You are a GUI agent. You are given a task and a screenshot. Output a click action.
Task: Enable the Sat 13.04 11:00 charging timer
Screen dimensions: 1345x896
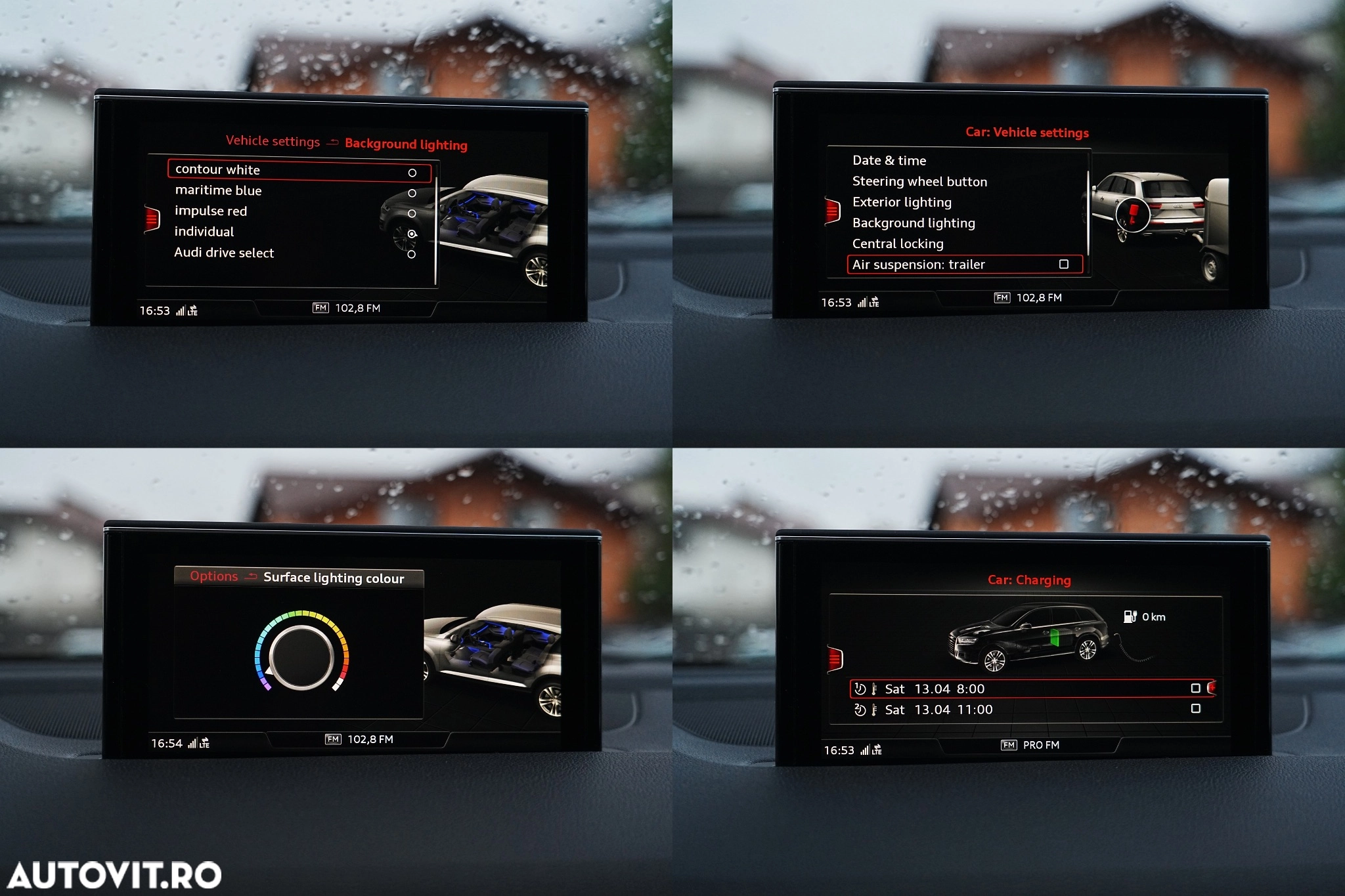(x=1195, y=709)
